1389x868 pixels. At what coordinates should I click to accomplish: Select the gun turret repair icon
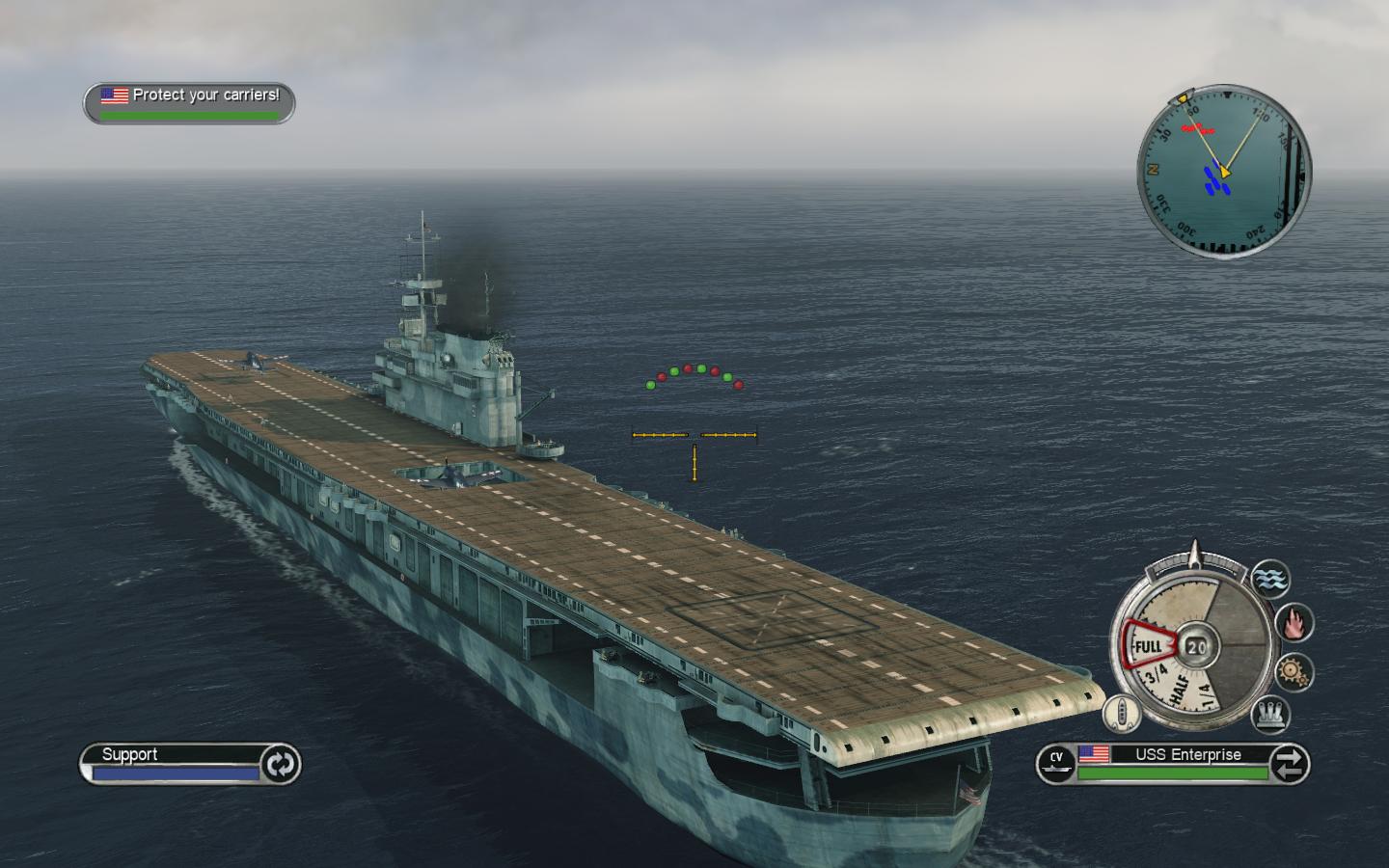click(1270, 714)
